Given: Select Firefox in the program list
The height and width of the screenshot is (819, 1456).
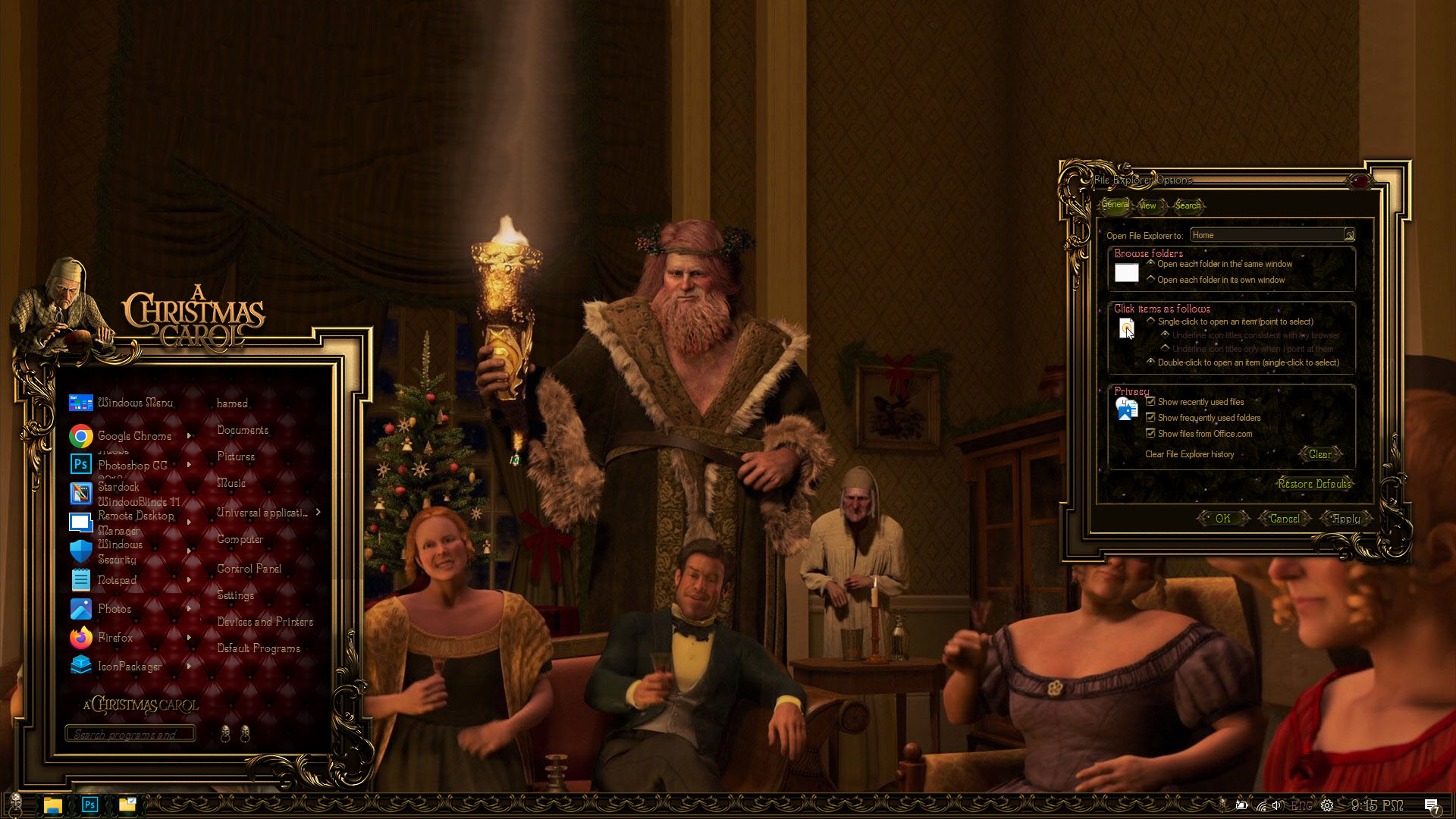Looking at the screenshot, I should tap(115, 638).
